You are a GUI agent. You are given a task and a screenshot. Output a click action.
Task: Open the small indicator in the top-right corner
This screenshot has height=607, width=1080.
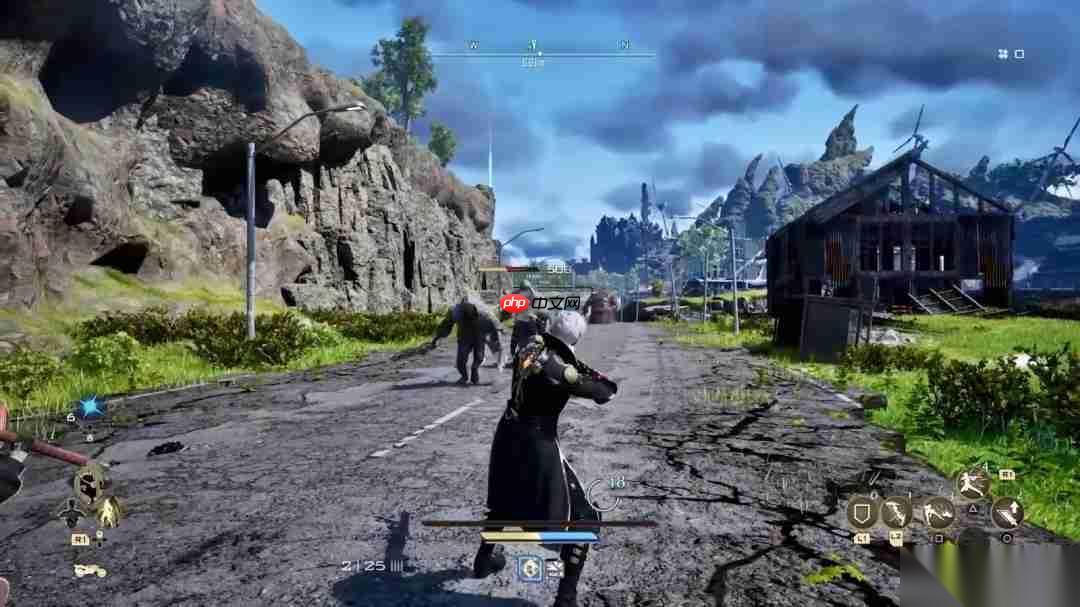(x=1011, y=53)
